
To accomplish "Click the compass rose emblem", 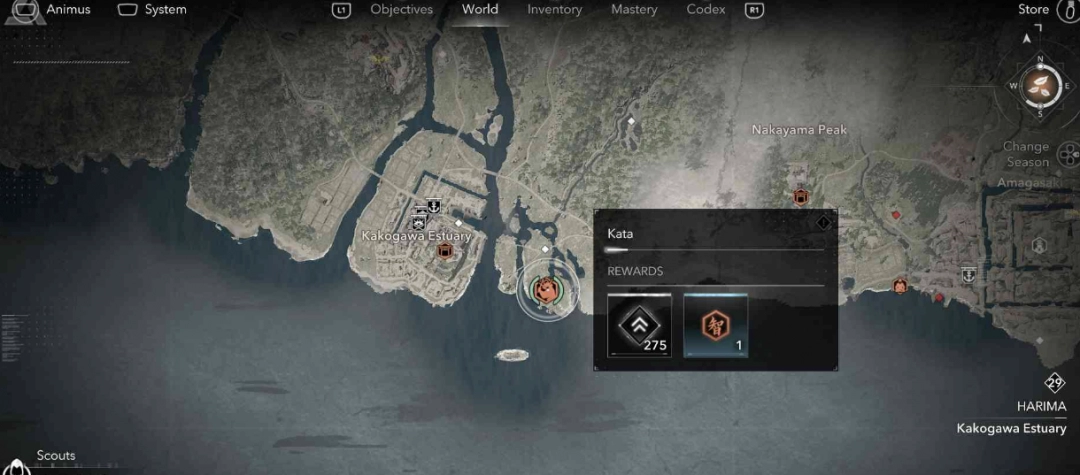I will [x=1040, y=85].
